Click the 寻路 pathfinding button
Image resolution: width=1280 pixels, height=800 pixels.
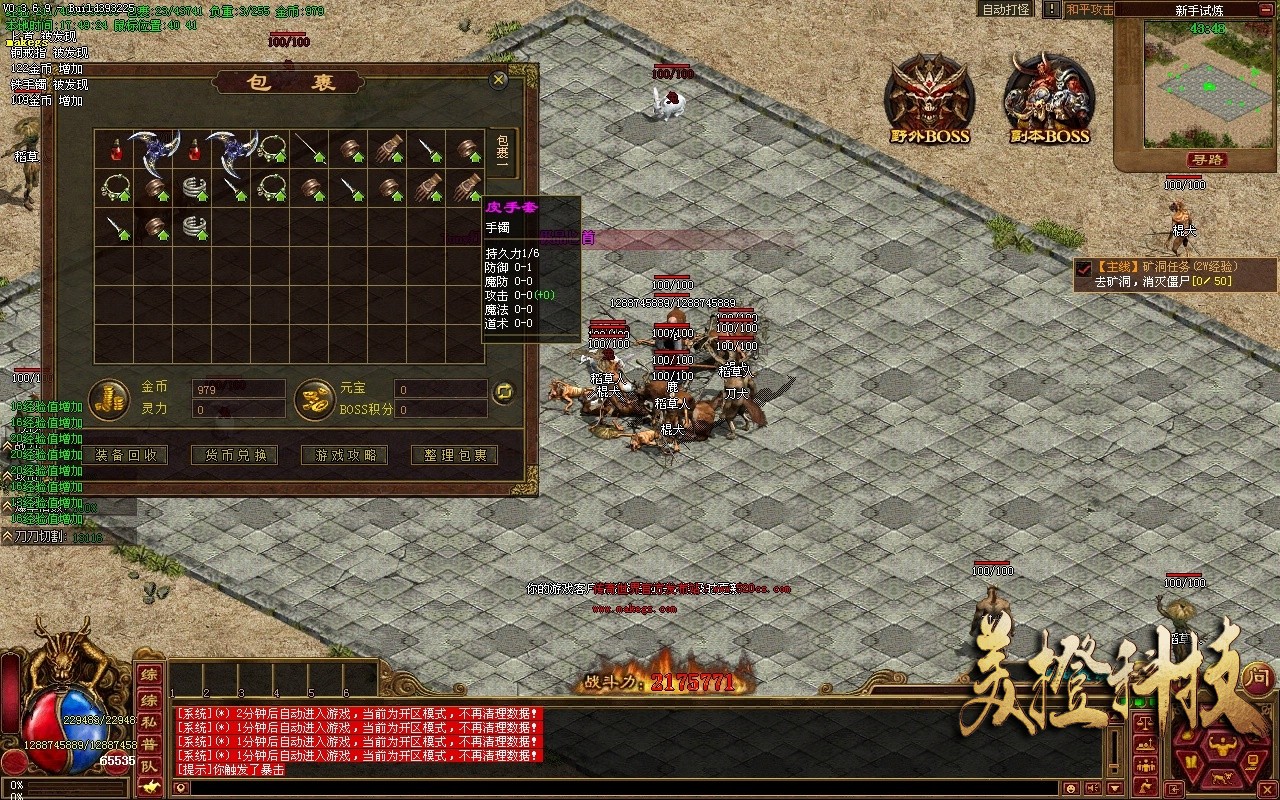1207,160
